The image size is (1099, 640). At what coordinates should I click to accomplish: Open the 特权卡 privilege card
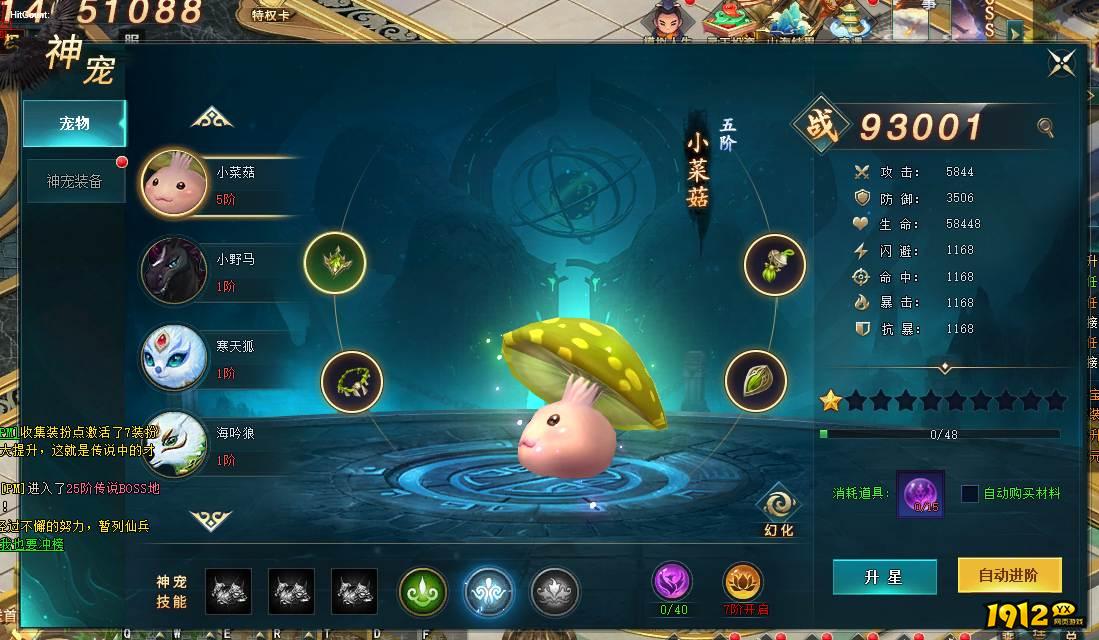pyautogui.click(x=271, y=16)
